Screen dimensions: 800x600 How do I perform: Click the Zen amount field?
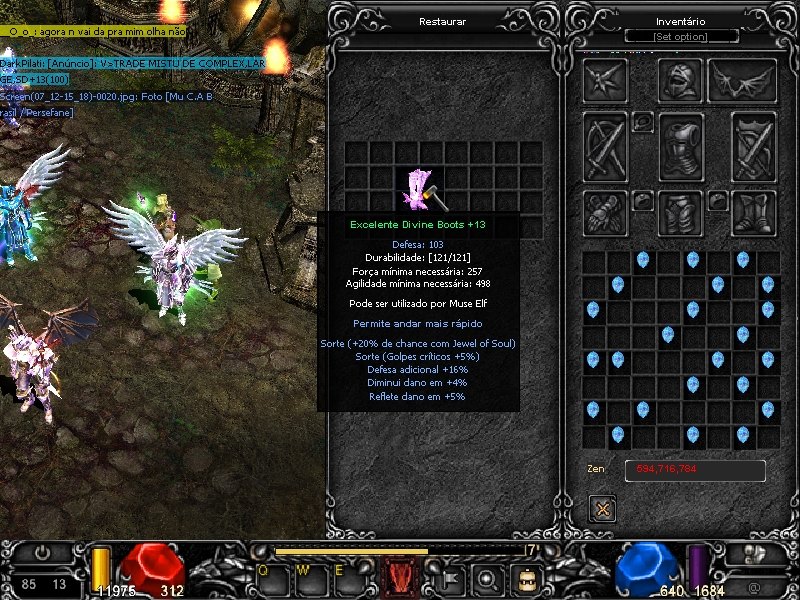(x=695, y=470)
